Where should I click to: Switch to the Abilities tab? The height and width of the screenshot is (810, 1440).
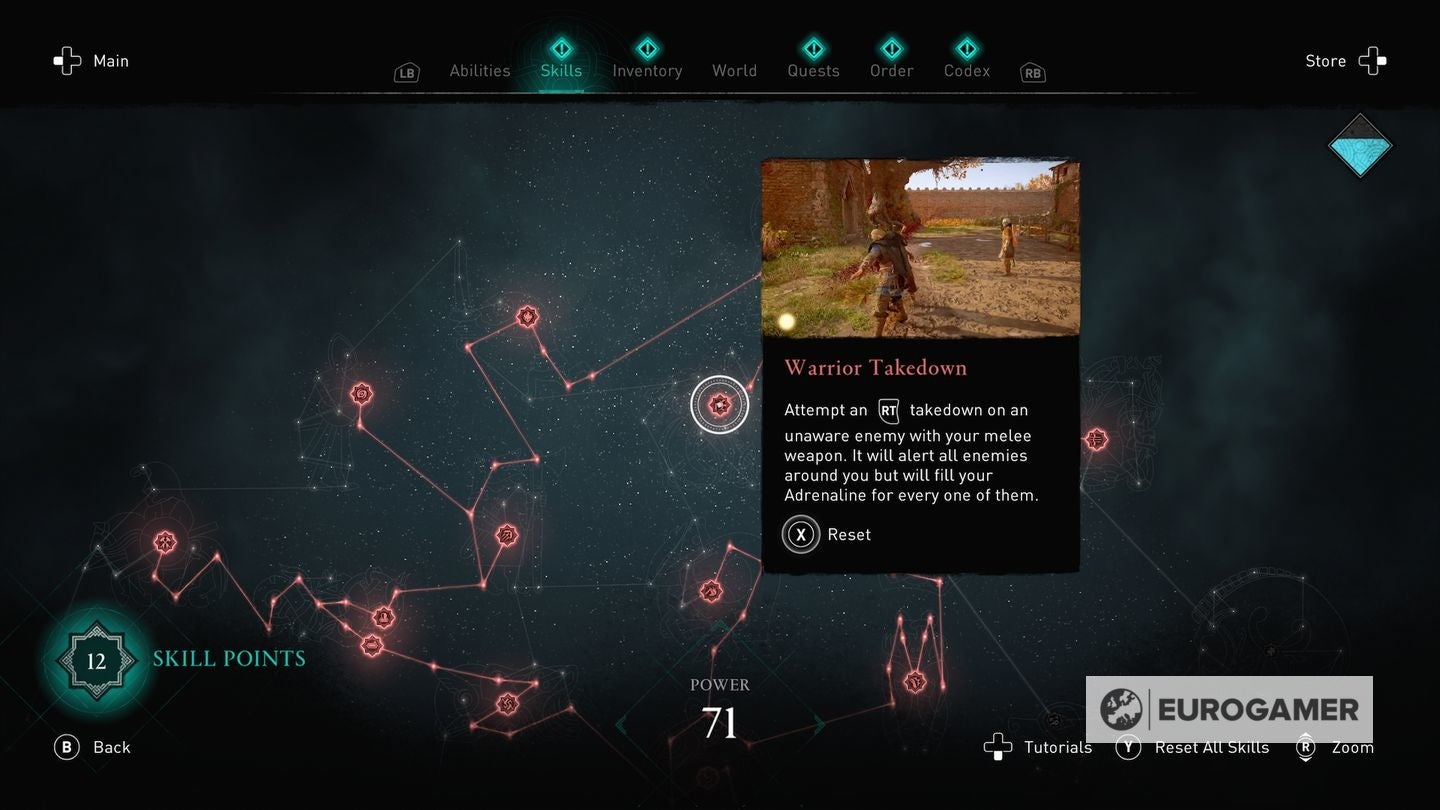point(479,70)
